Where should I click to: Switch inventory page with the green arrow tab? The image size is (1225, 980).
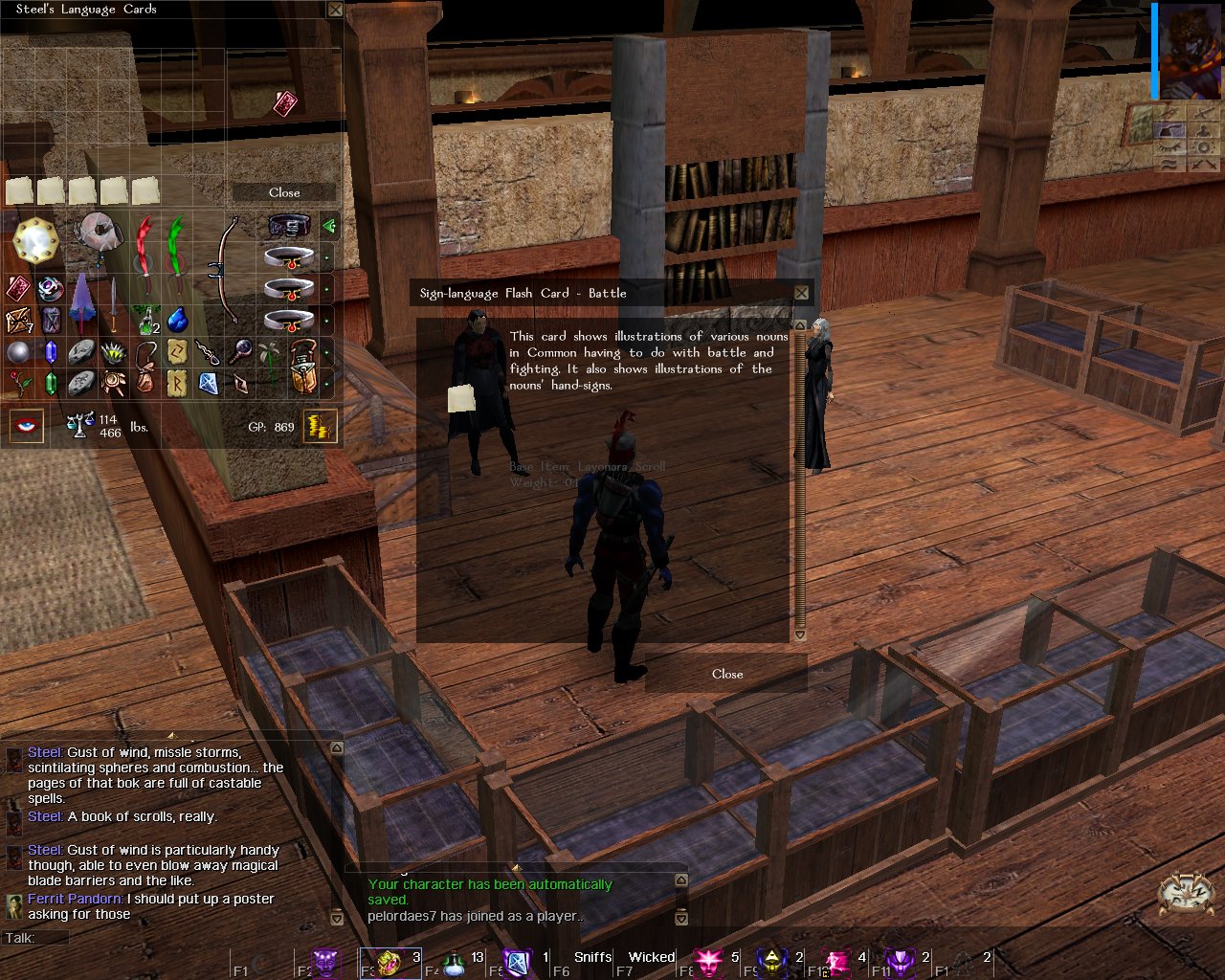[328, 227]
